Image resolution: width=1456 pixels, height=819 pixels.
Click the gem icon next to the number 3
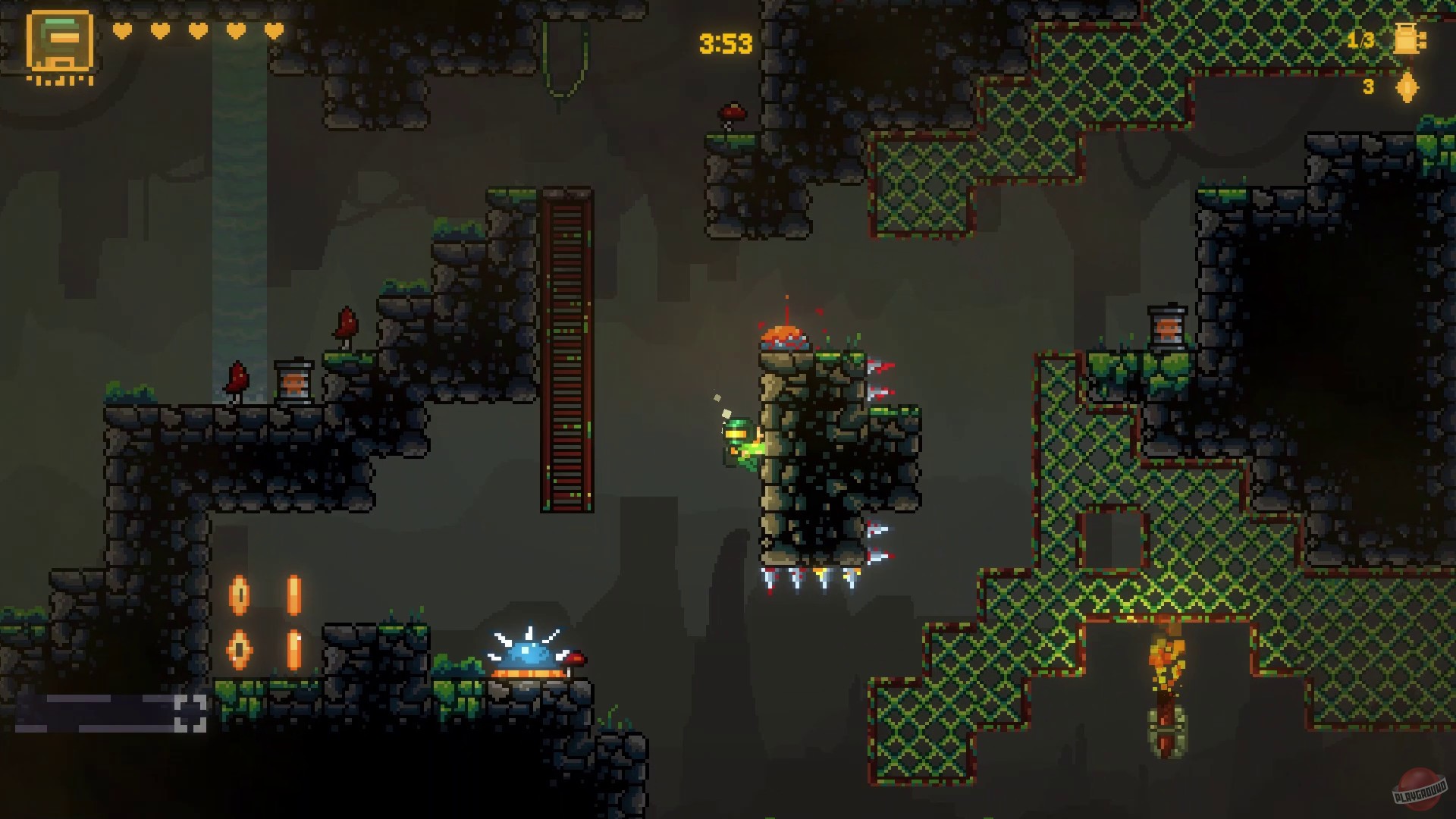[1408, 87]
